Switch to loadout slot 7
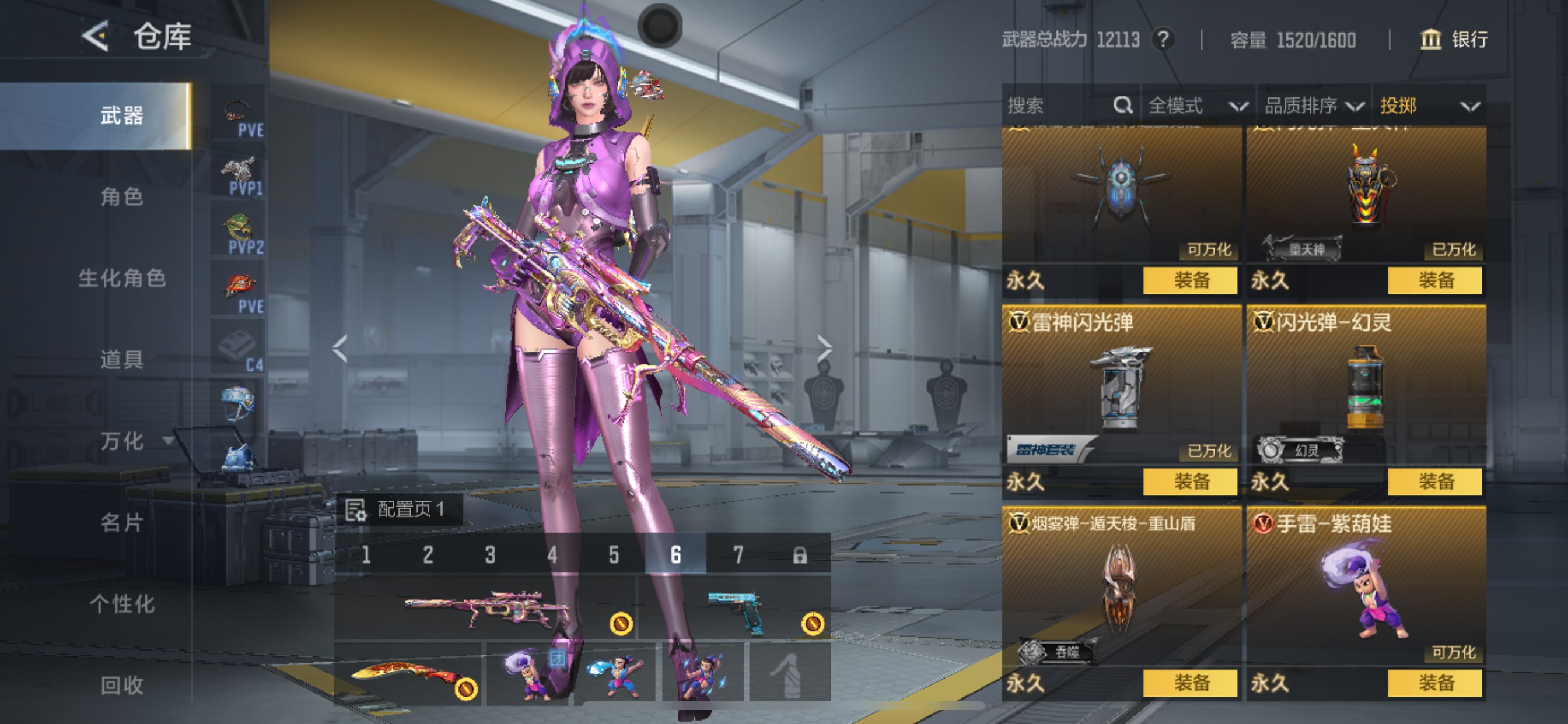1568x724 pixels. coord(738,555)
